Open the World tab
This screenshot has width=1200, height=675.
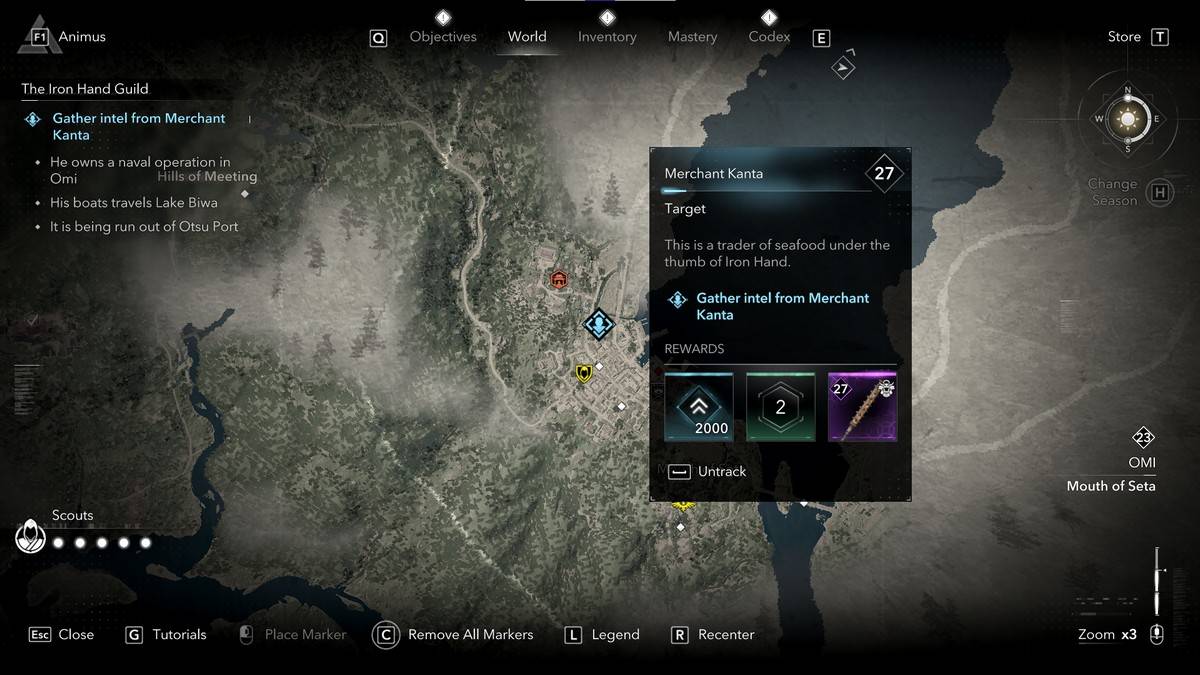click(527, 37)
